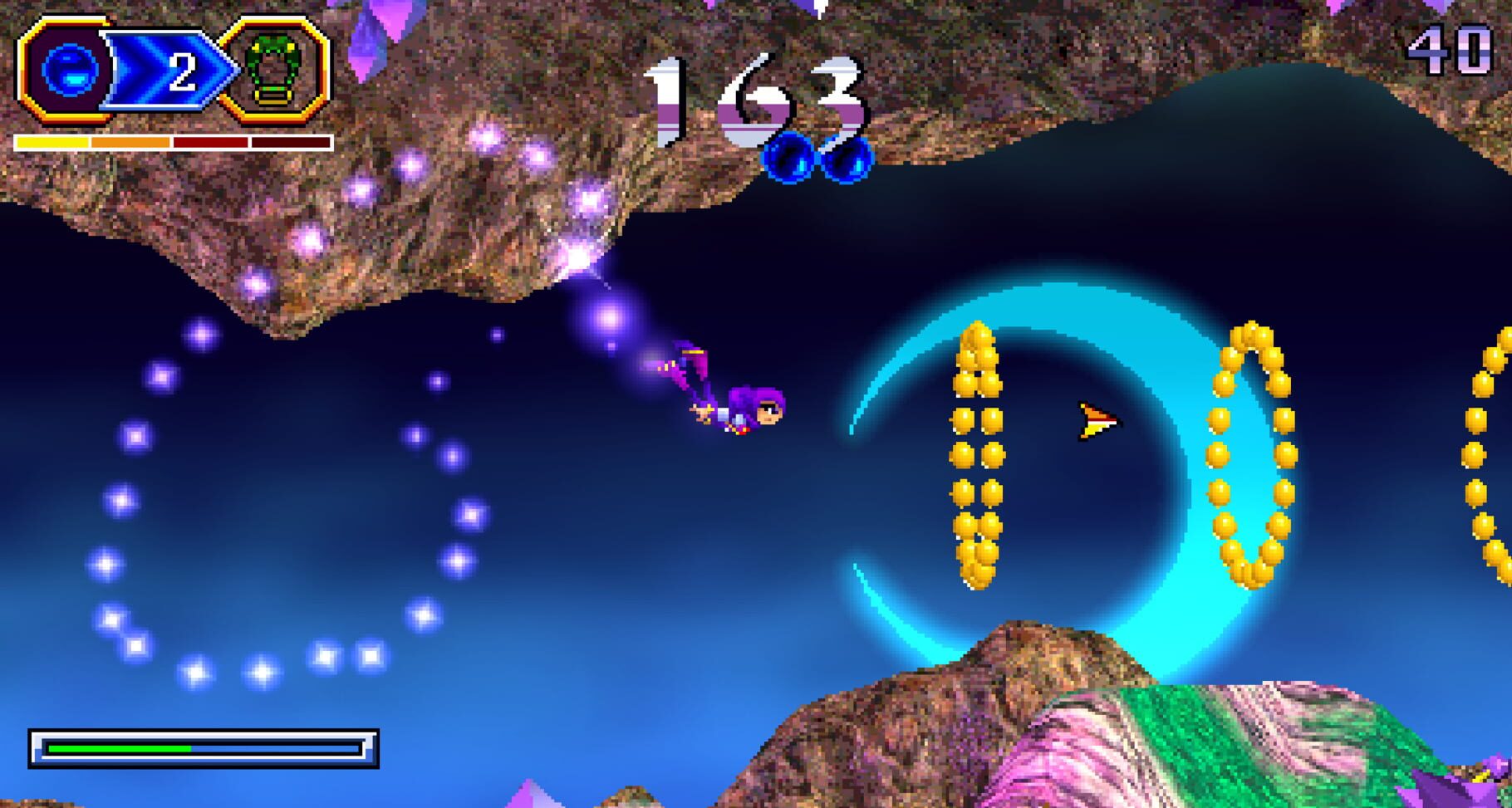This screenshot has height=808, width=1512.
Task: Expand the left golden chip ring
Action: pos(979,457)
